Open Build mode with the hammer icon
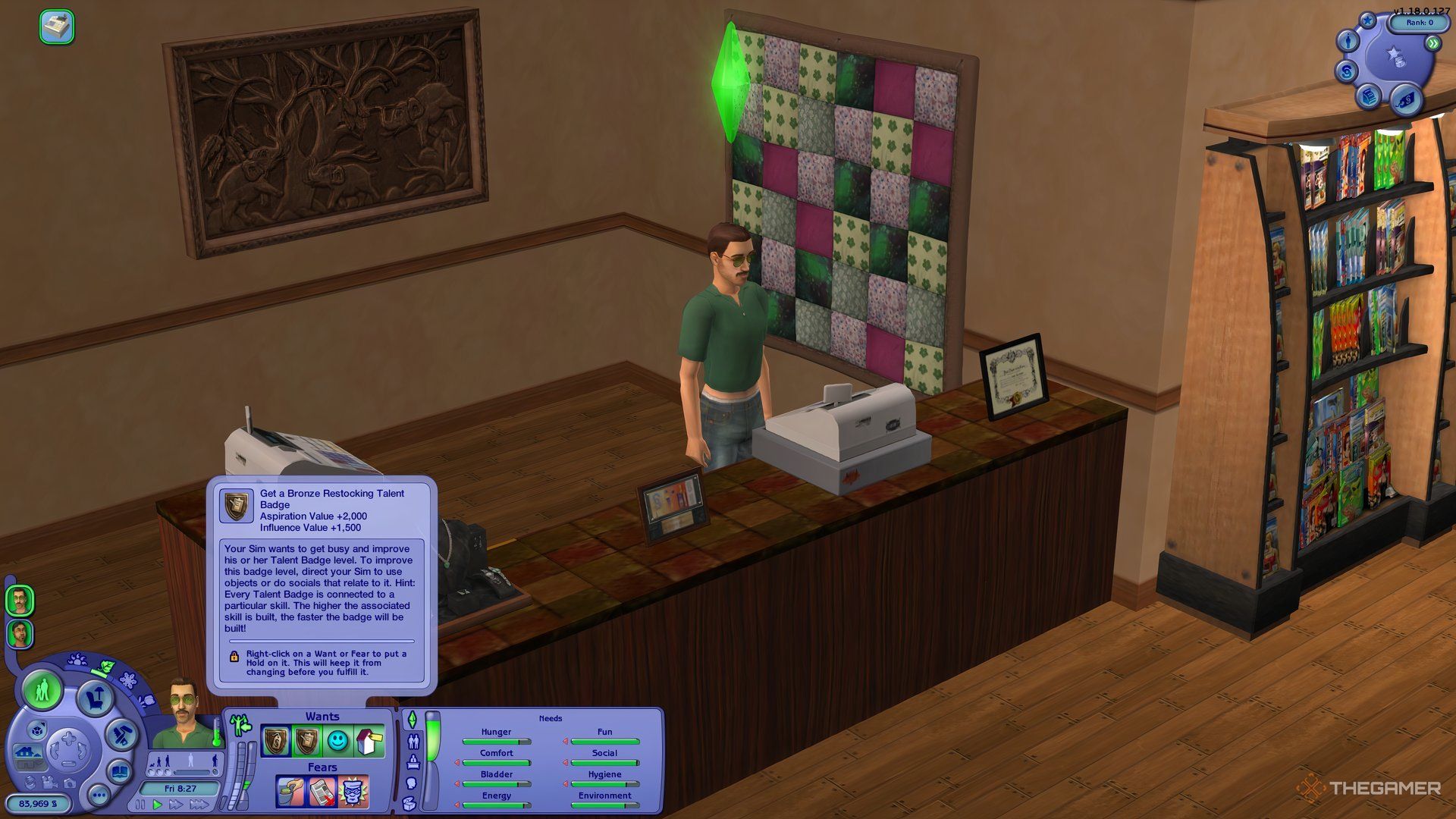Screen dimensions: 1456x819 (x=121, y=734)
